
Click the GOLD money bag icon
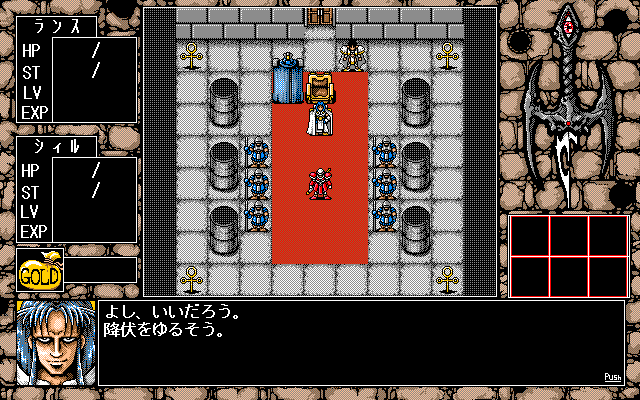pos(40,271)
